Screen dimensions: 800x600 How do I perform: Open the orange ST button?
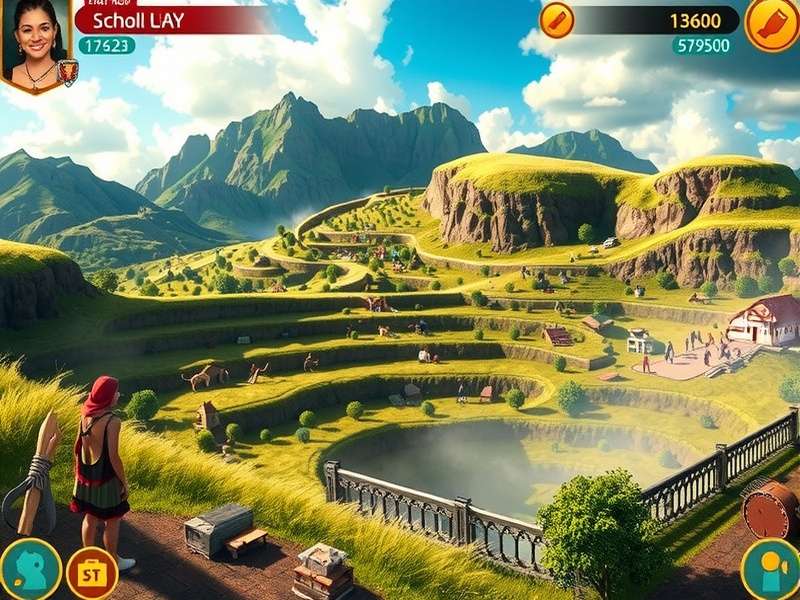[92, 572]
